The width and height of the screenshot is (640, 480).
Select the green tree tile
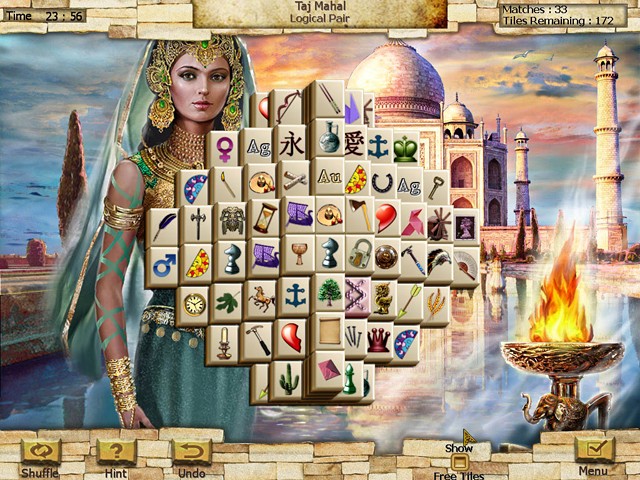click(x=328, y=292)
